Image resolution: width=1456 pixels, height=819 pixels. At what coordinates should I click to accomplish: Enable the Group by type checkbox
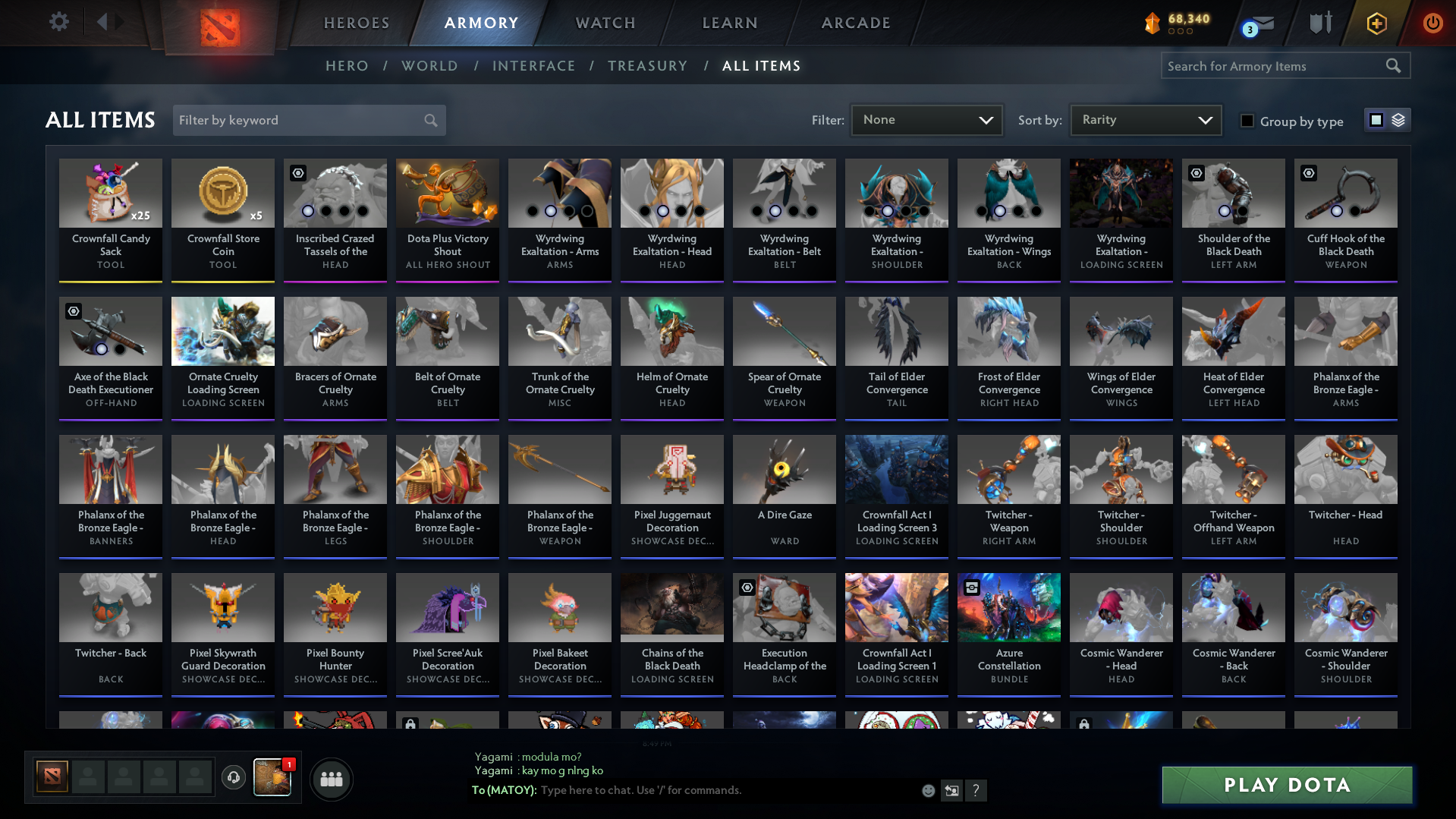tap(1247, 121)
